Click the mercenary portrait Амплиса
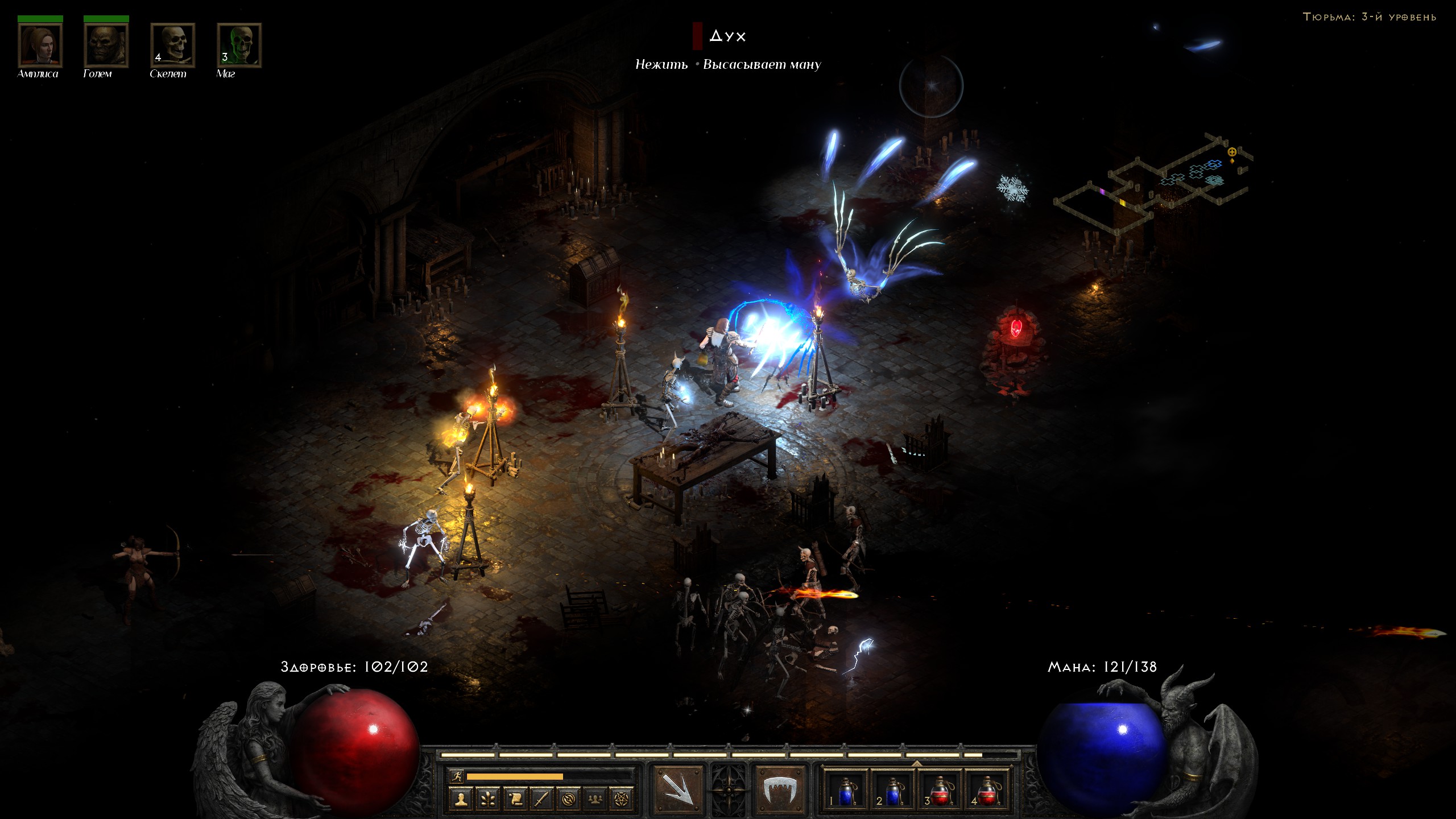Screen dimensions: 1456x819 [x=40, y=45]
